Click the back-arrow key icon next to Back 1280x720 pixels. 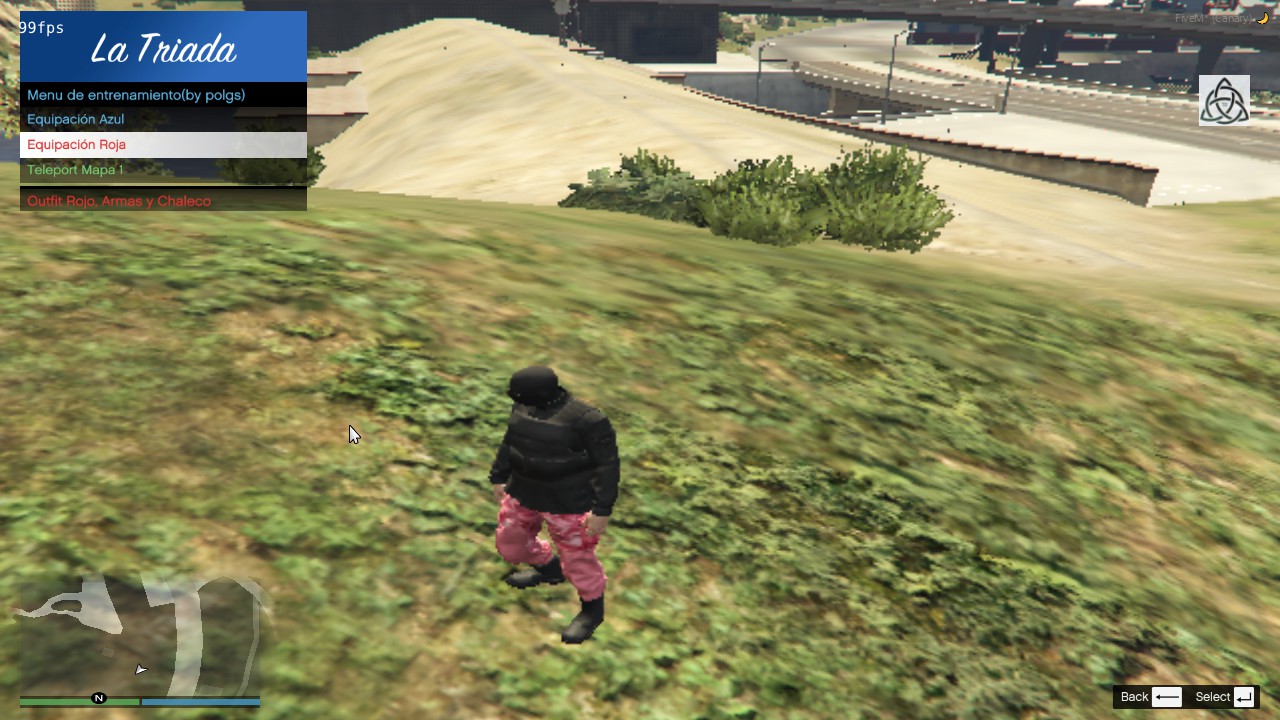pos(1167,697)
